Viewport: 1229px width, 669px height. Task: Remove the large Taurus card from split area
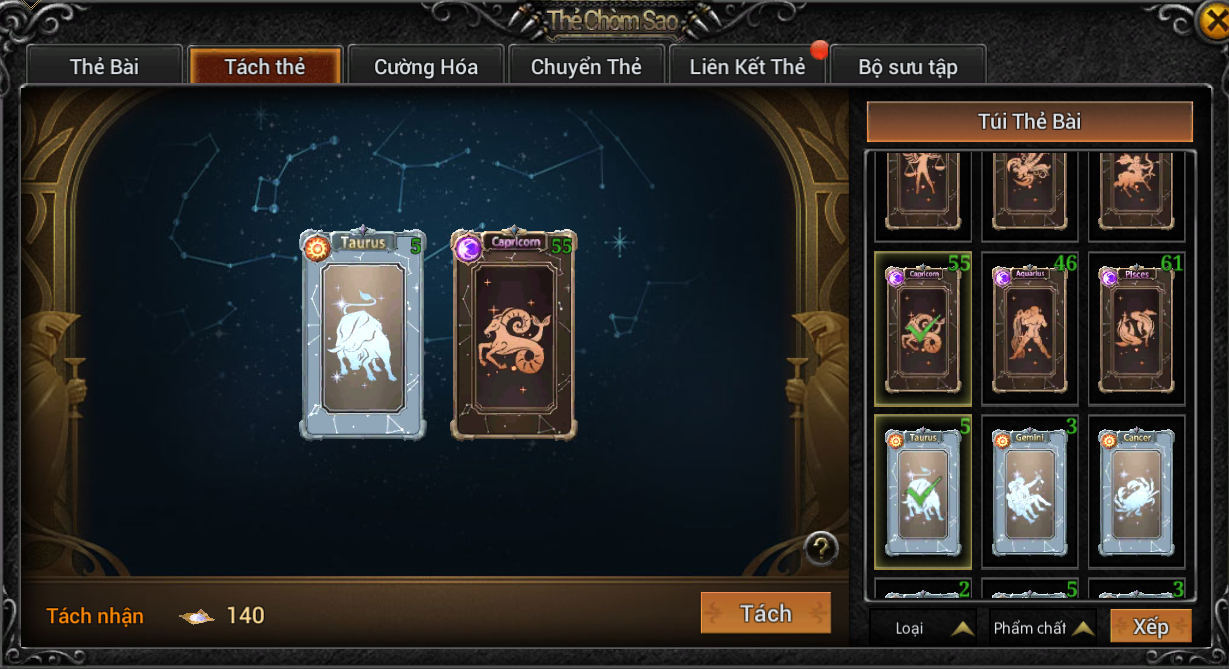point(363,335)
